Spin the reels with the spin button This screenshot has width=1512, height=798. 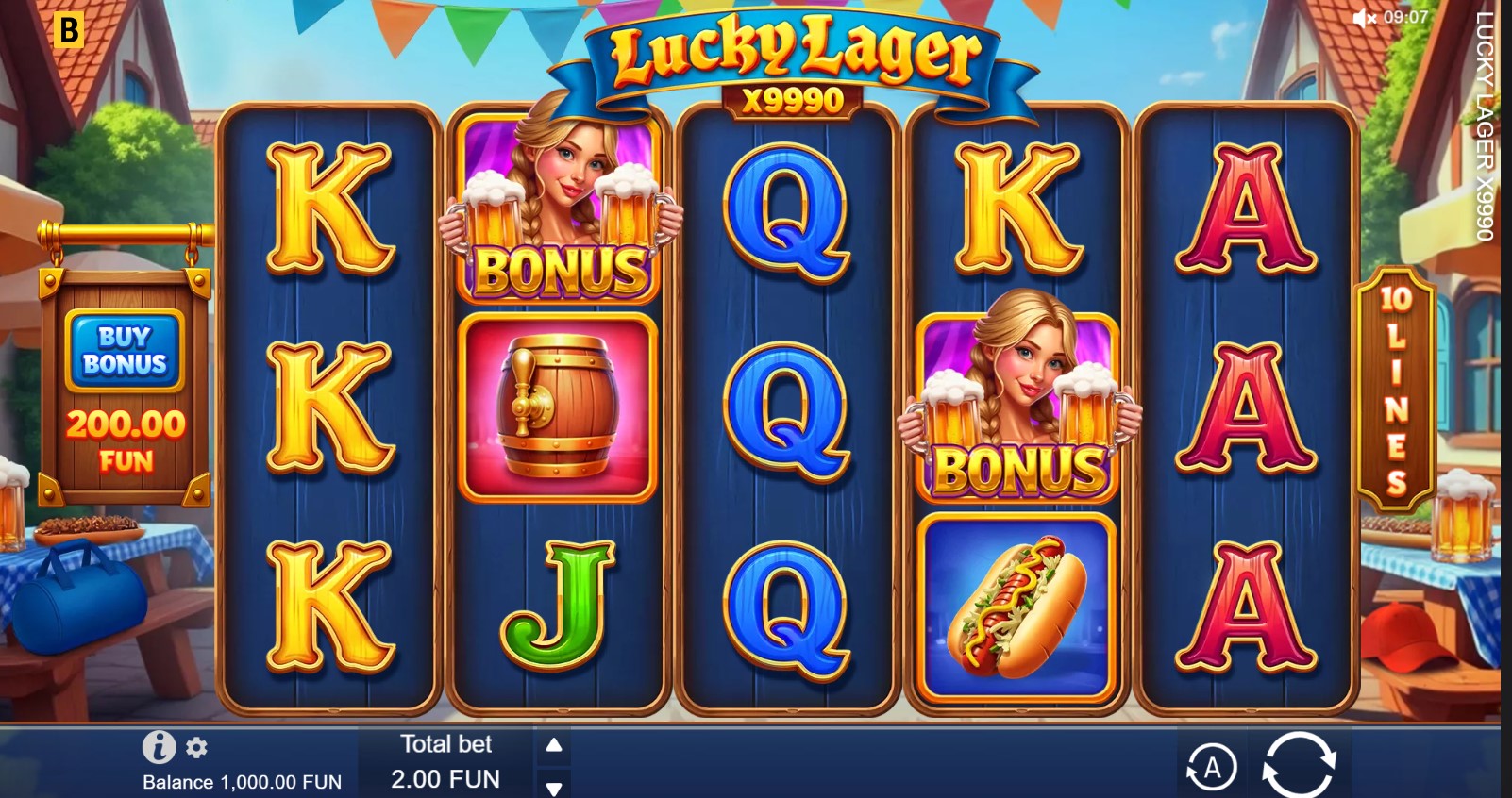(1299, 765)
